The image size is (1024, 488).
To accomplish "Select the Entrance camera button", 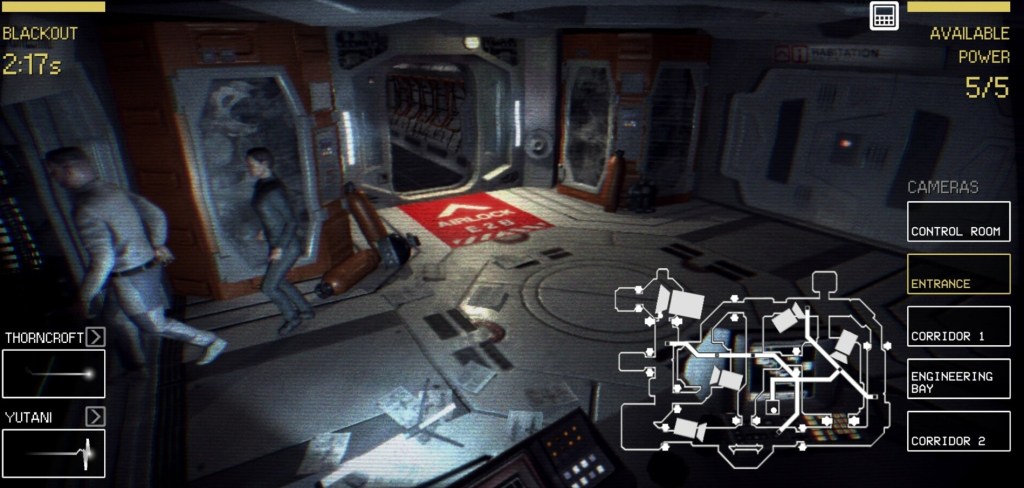I will (958, 274).
